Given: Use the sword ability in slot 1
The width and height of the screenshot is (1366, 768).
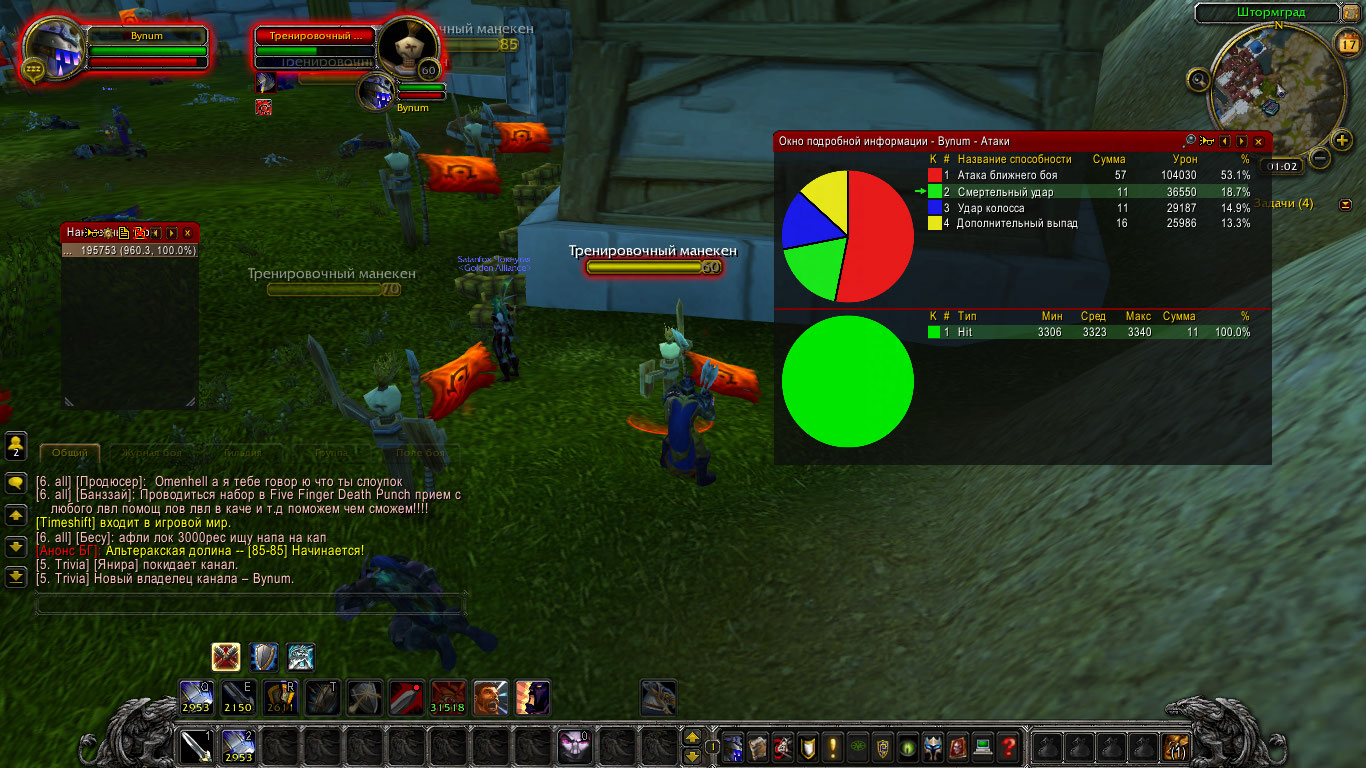Looking at the screenshot, I should (196, 747).
